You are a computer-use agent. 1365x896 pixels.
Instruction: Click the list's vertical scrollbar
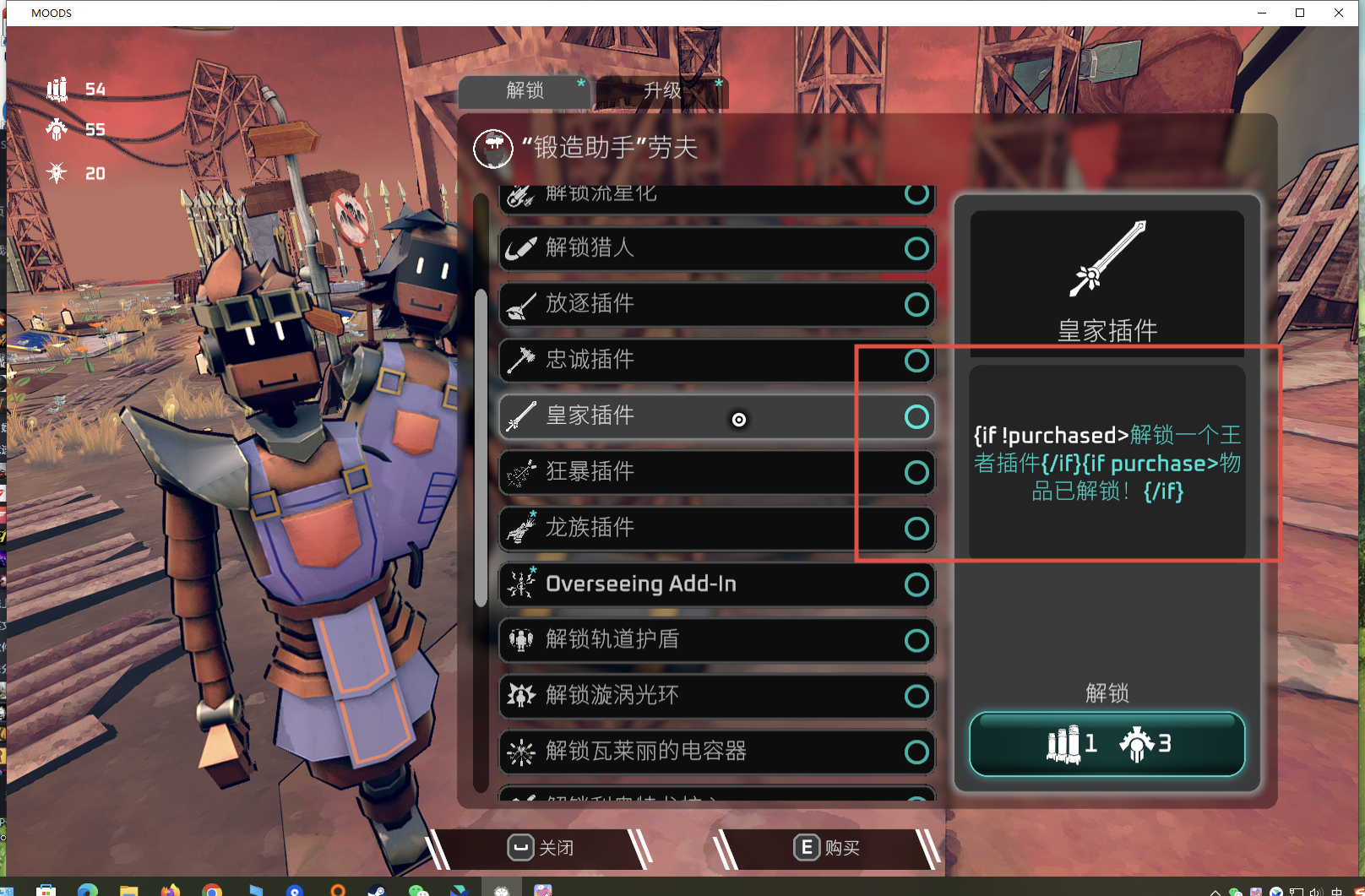(x=481, y=448)
